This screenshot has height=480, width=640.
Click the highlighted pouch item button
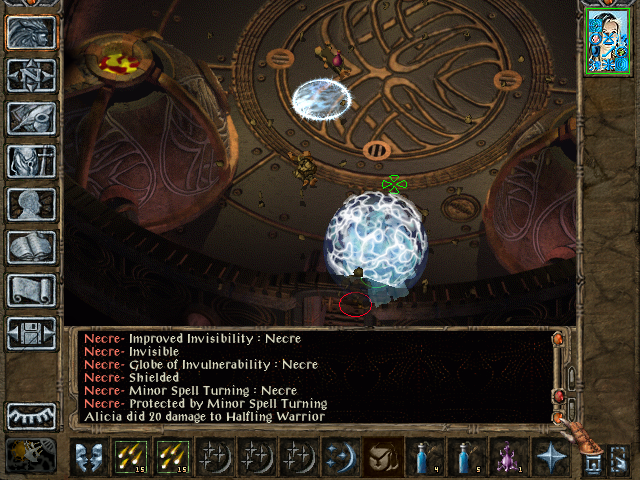pyautogui.click(x=383, y=456)
